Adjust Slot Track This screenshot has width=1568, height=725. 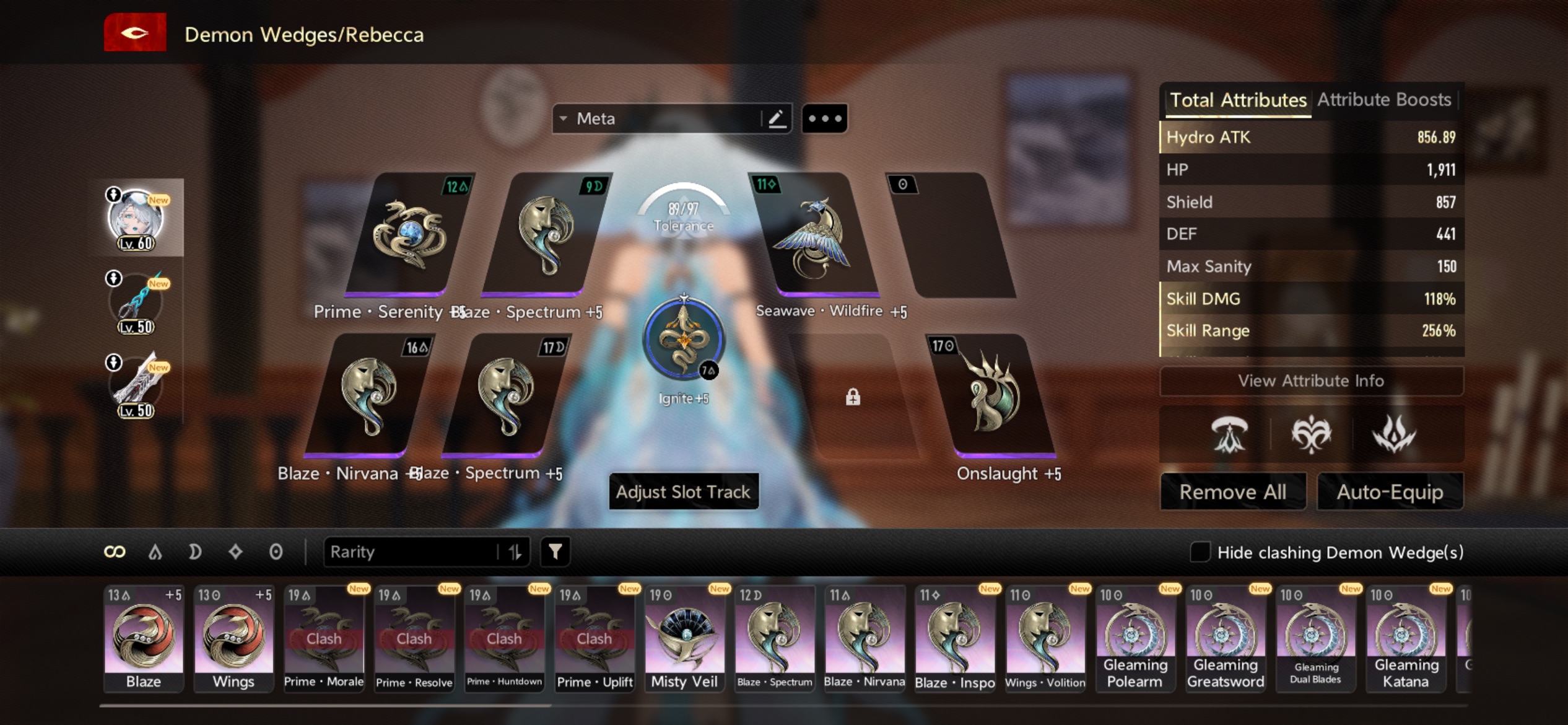click(683, 492)
